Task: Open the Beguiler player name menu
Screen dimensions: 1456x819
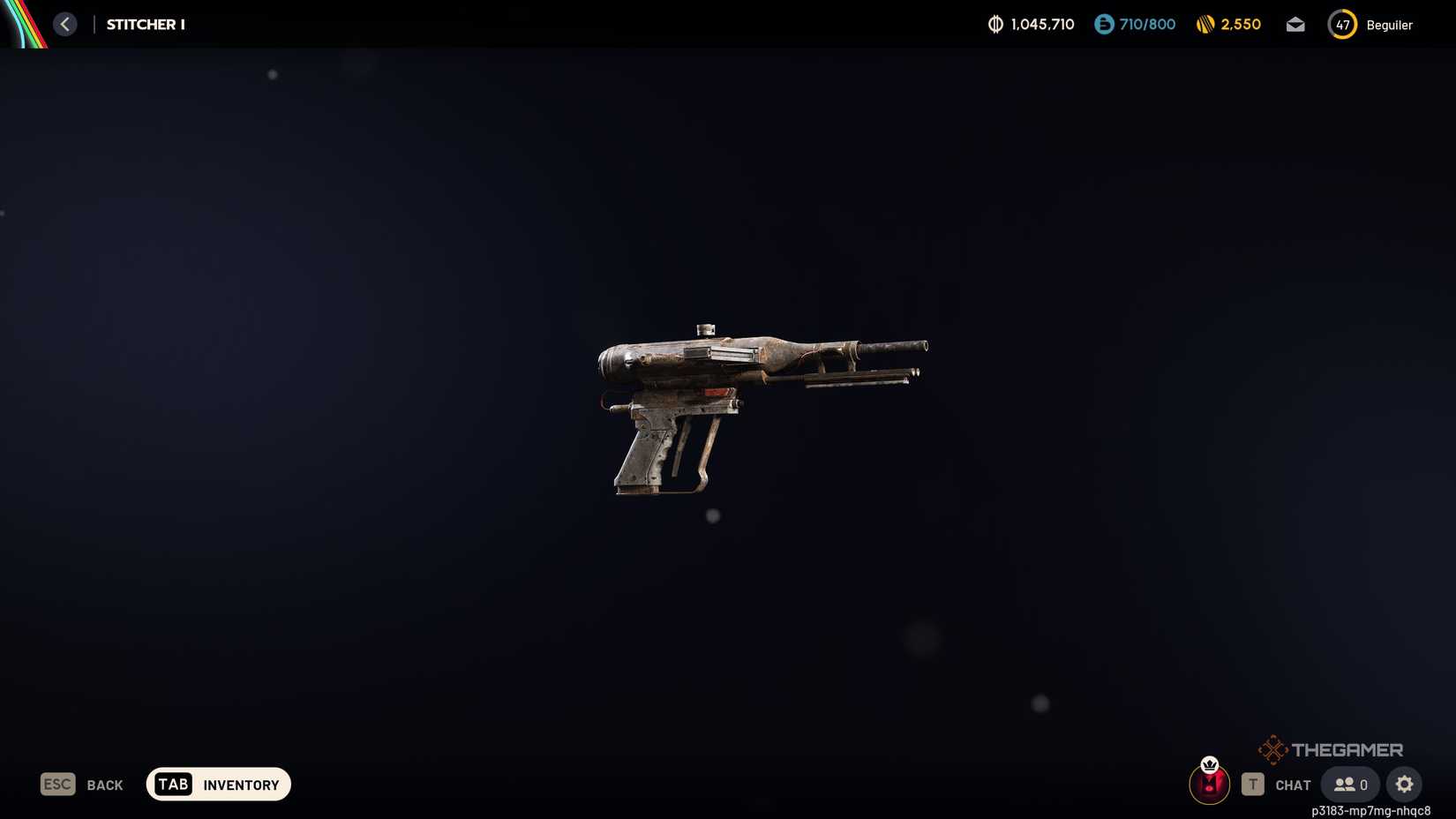Action: click(x=1388, y=25)
